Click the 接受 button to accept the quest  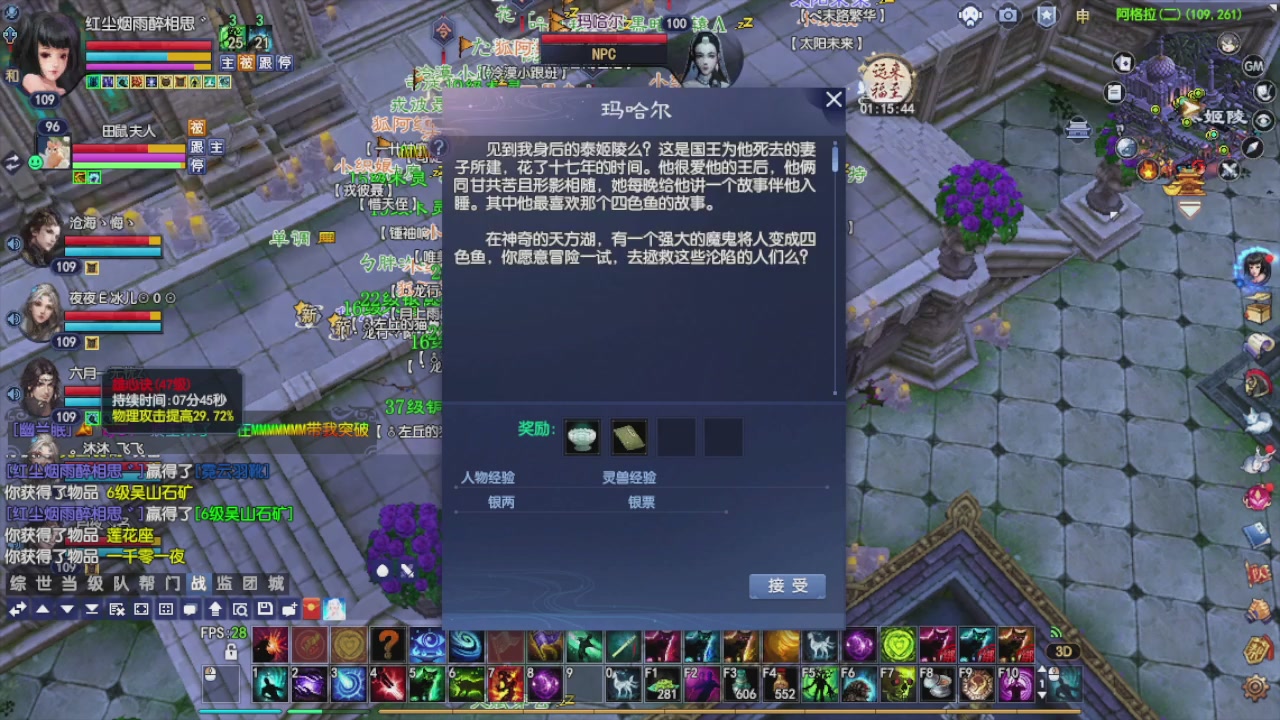pos(787,587)
